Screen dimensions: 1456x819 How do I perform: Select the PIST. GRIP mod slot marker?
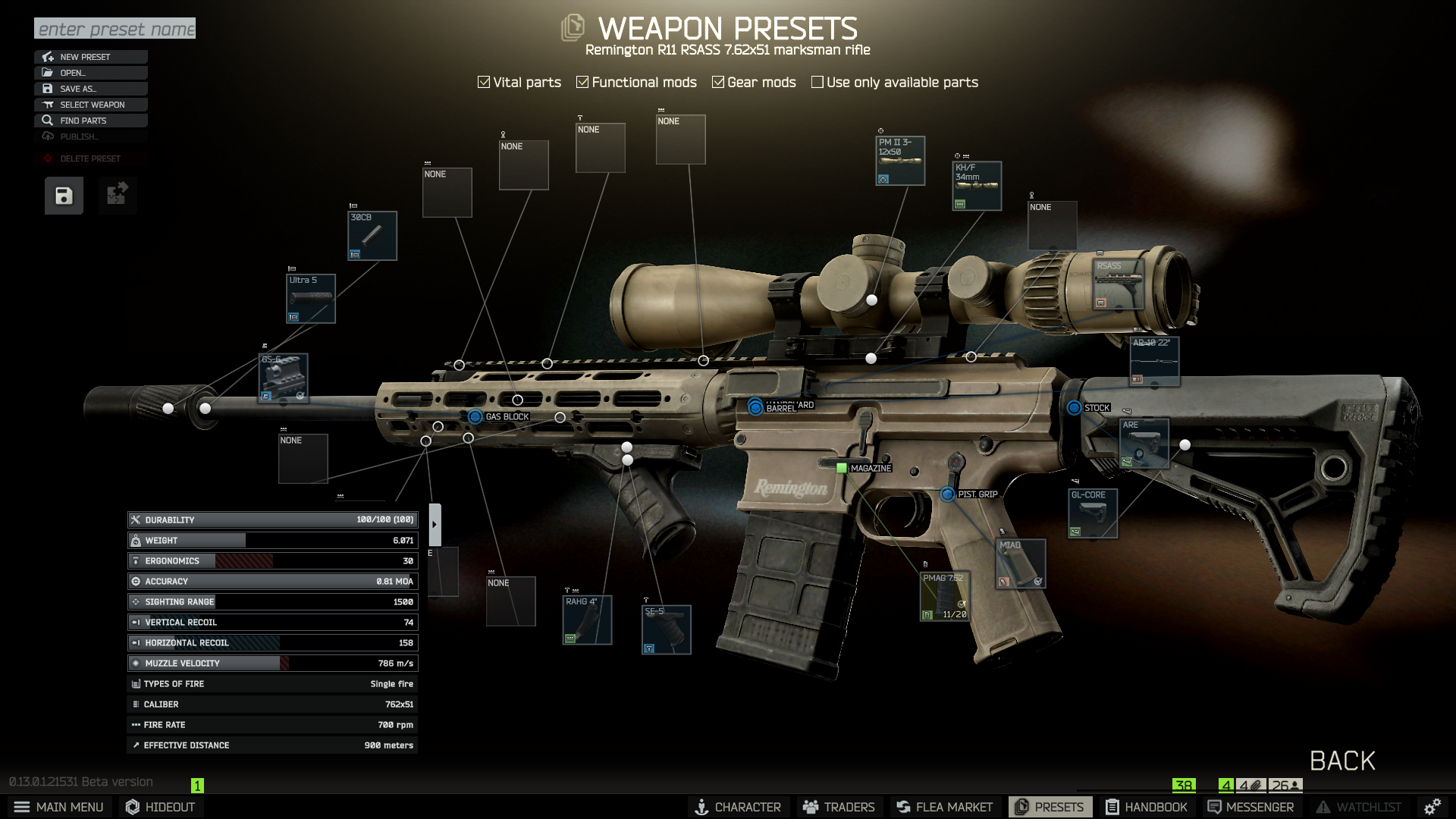tap(948, 493)
